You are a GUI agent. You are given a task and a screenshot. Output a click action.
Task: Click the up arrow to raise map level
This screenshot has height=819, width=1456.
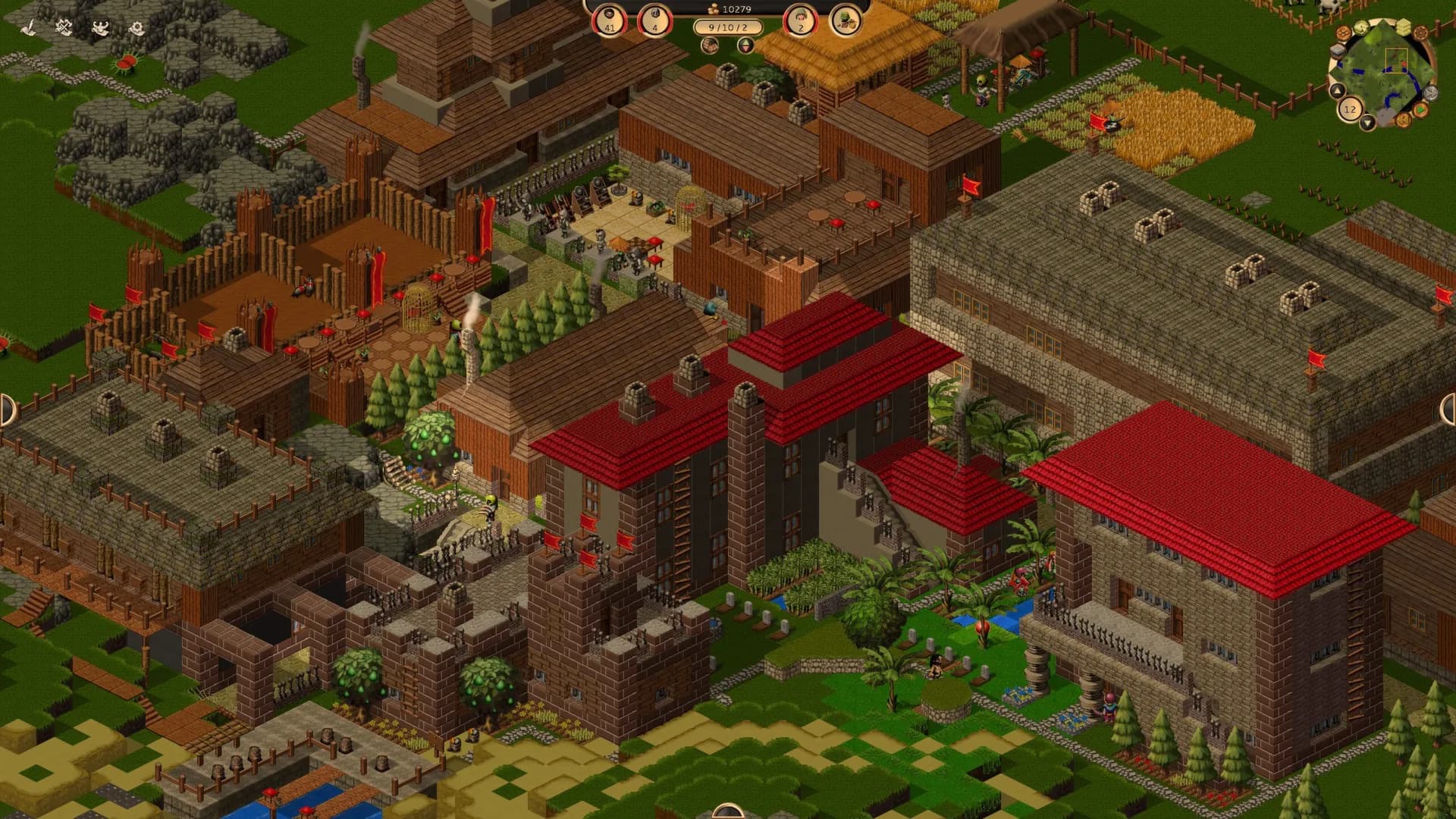1337,91
